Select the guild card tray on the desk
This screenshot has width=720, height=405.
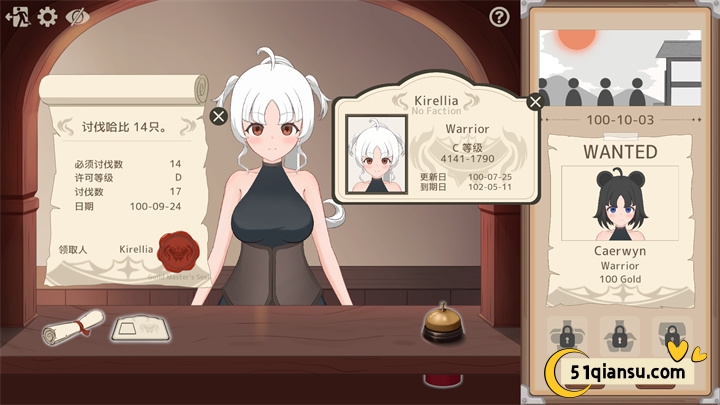pos(138,327)
